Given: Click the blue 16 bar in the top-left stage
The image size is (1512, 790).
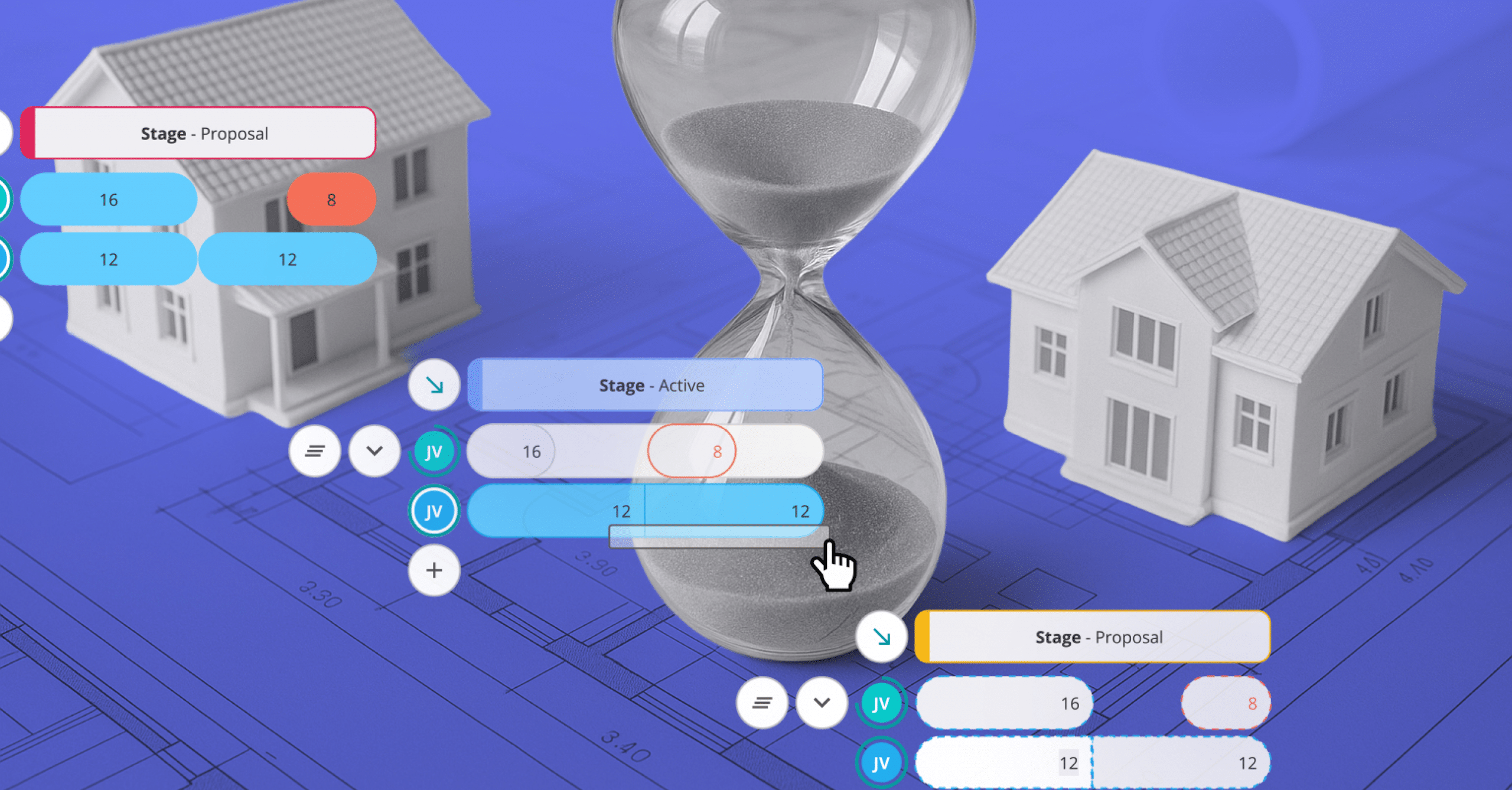Looking at the screenshot, I should (x=109, y=200).
